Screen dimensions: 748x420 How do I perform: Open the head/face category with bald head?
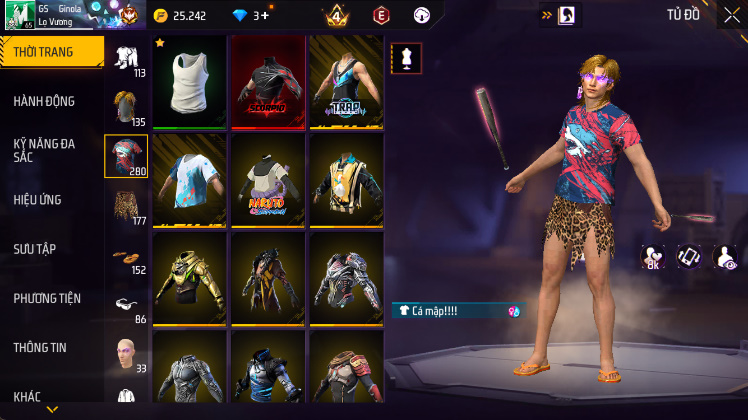click(x=127, y=354)
